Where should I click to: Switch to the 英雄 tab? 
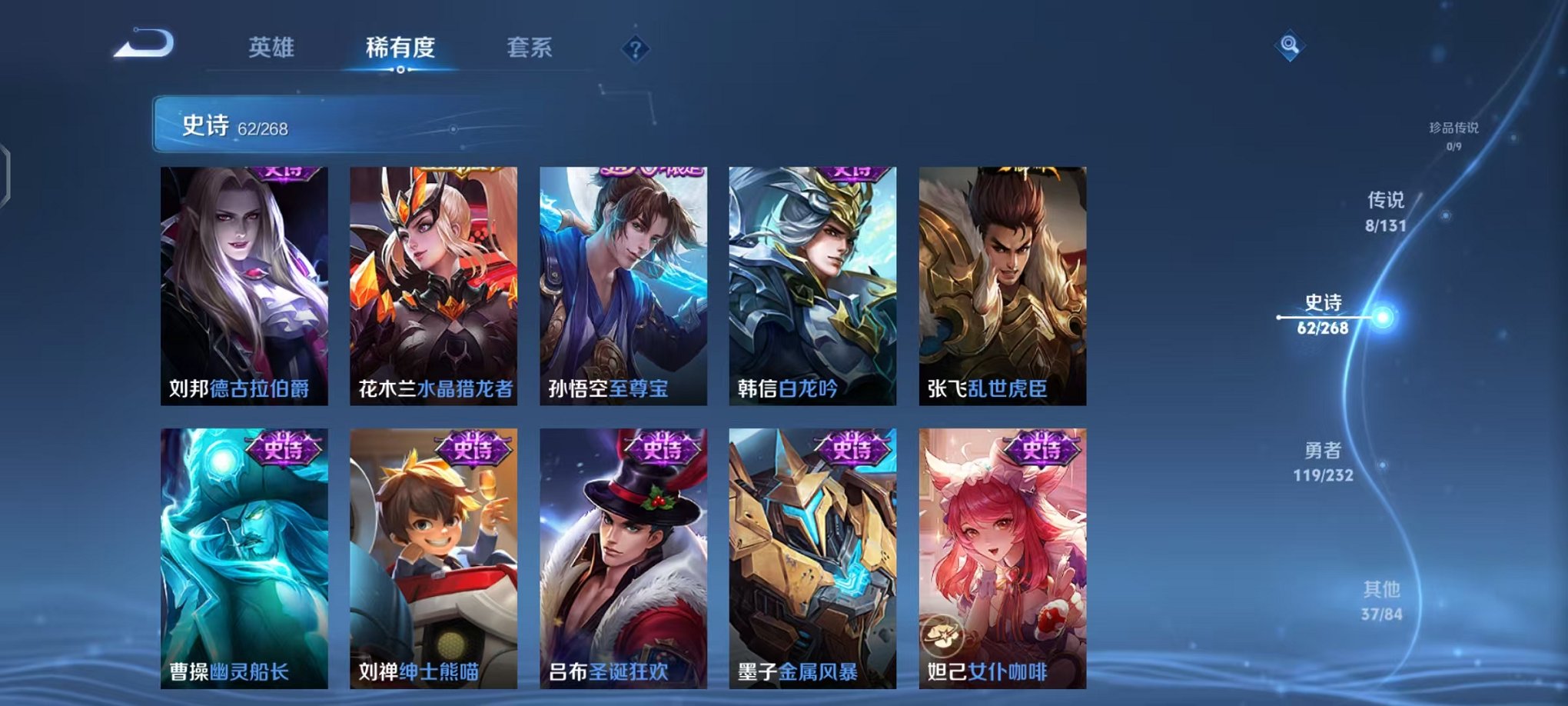pos(274,47)
